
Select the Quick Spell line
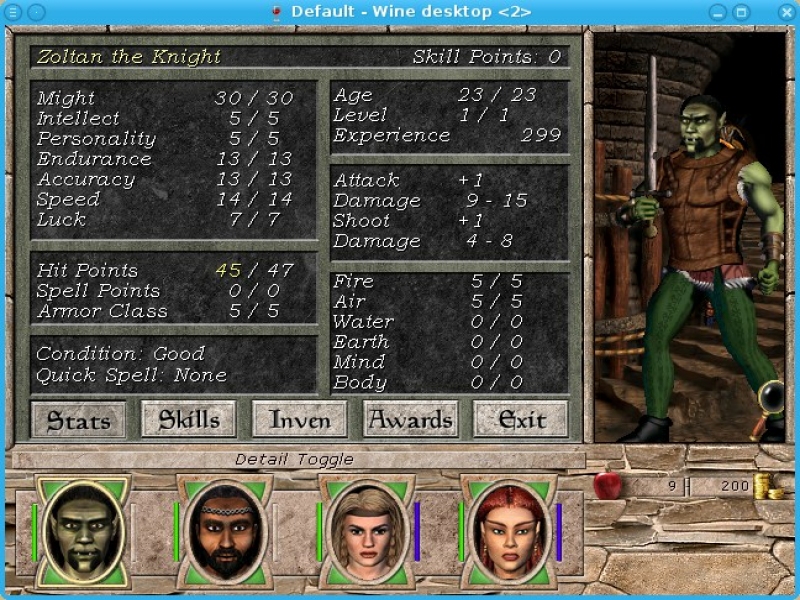[132, 375]
